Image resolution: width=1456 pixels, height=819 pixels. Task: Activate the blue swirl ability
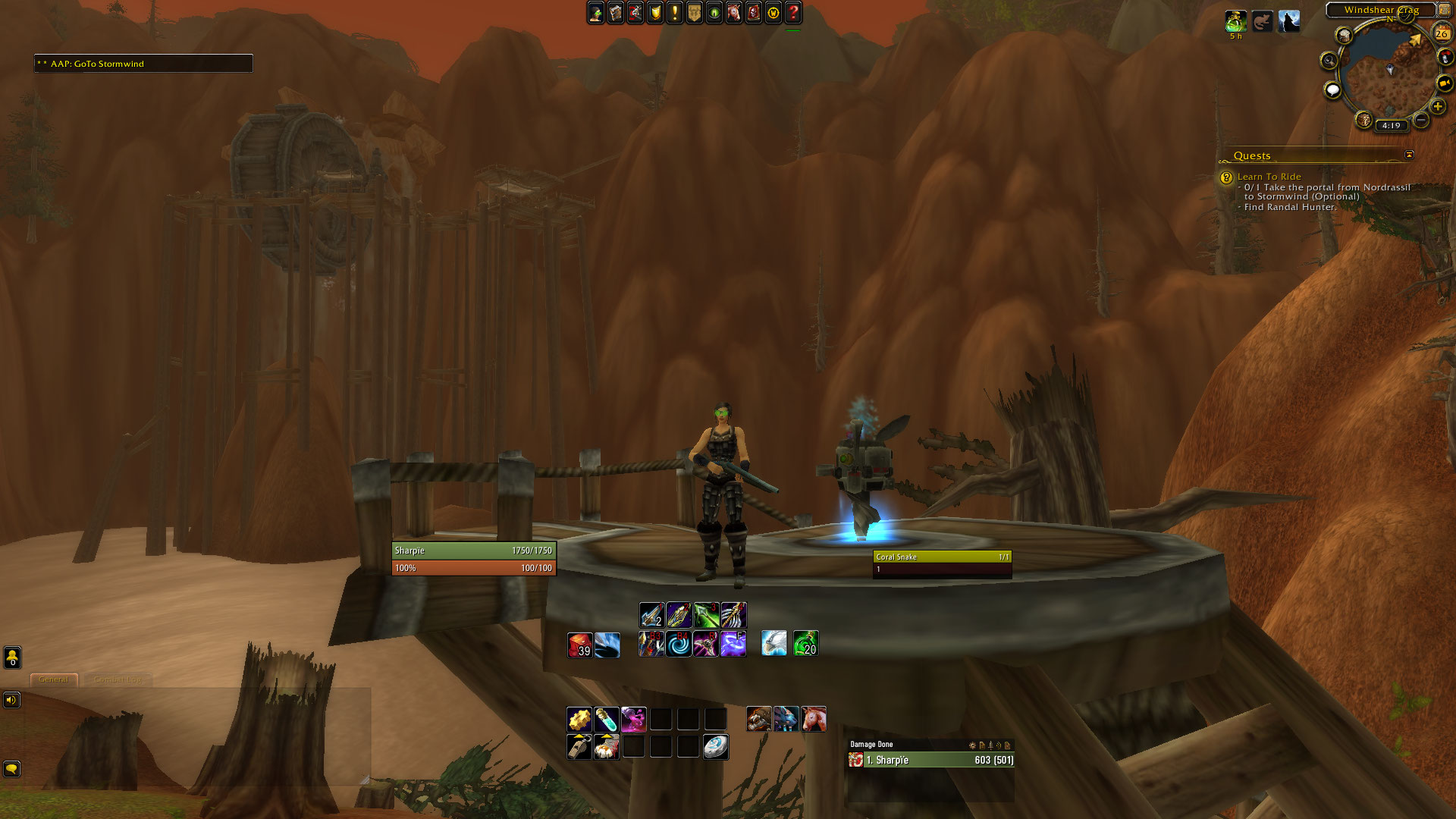(x=679, y=645)
